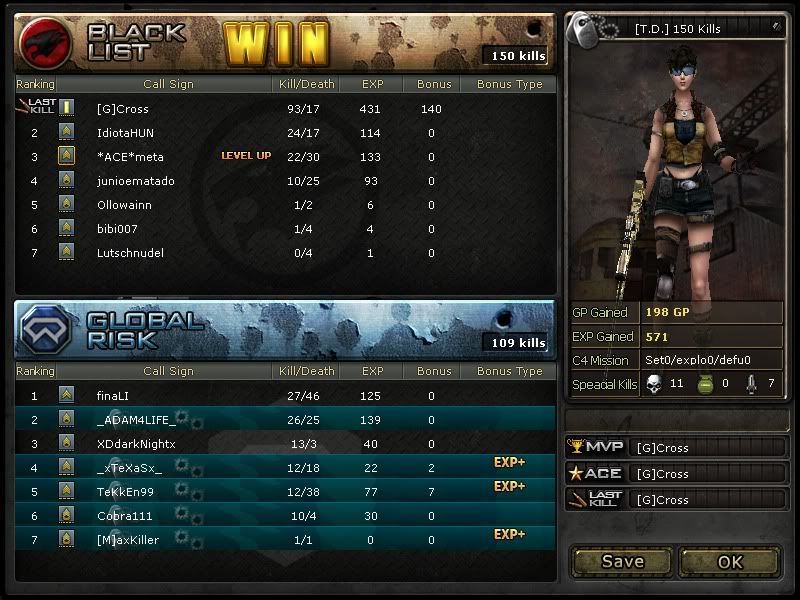Click the OK button

point(730,561)
